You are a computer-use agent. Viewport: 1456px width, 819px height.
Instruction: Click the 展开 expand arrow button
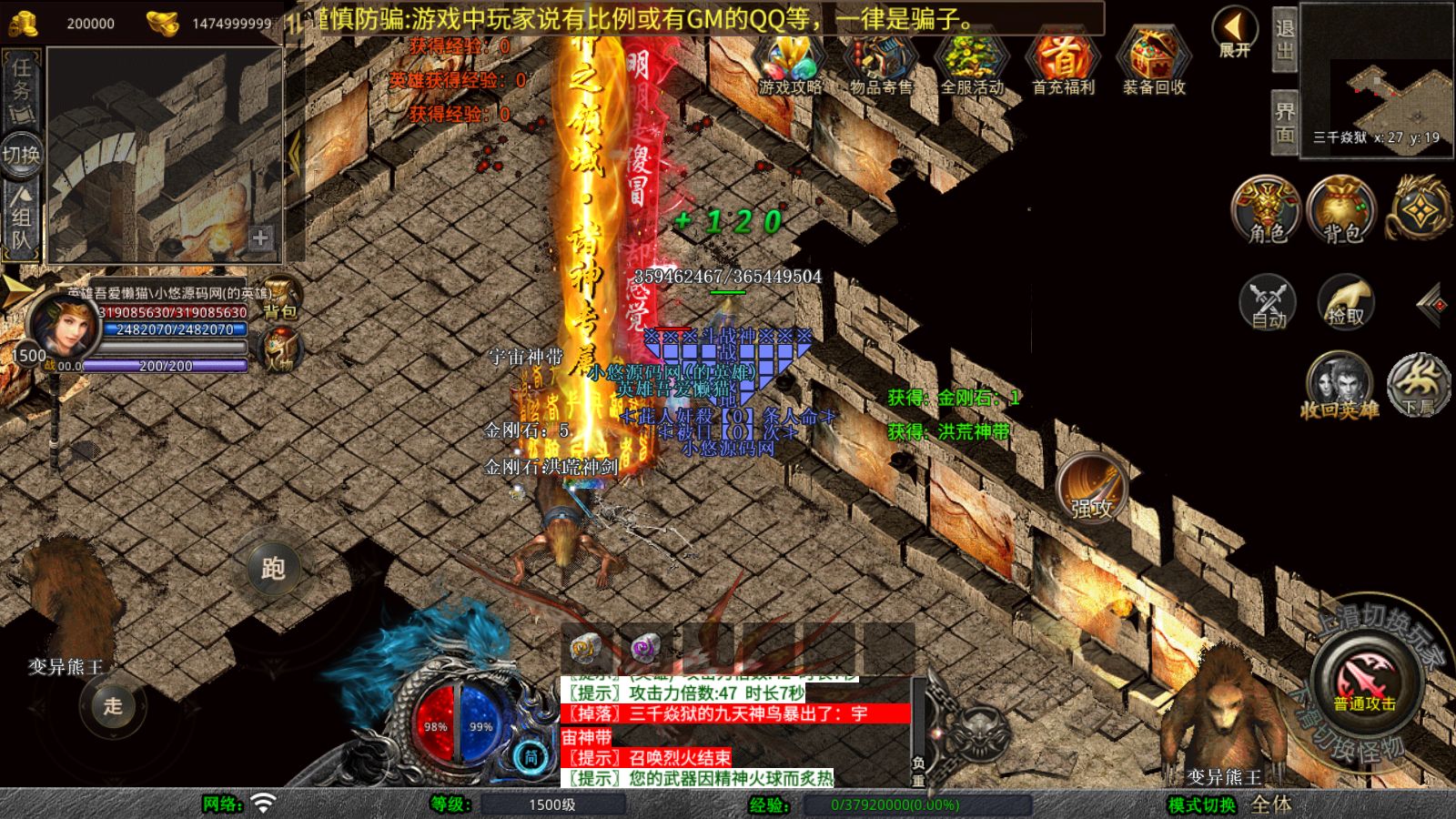[x=1235, y=33]
